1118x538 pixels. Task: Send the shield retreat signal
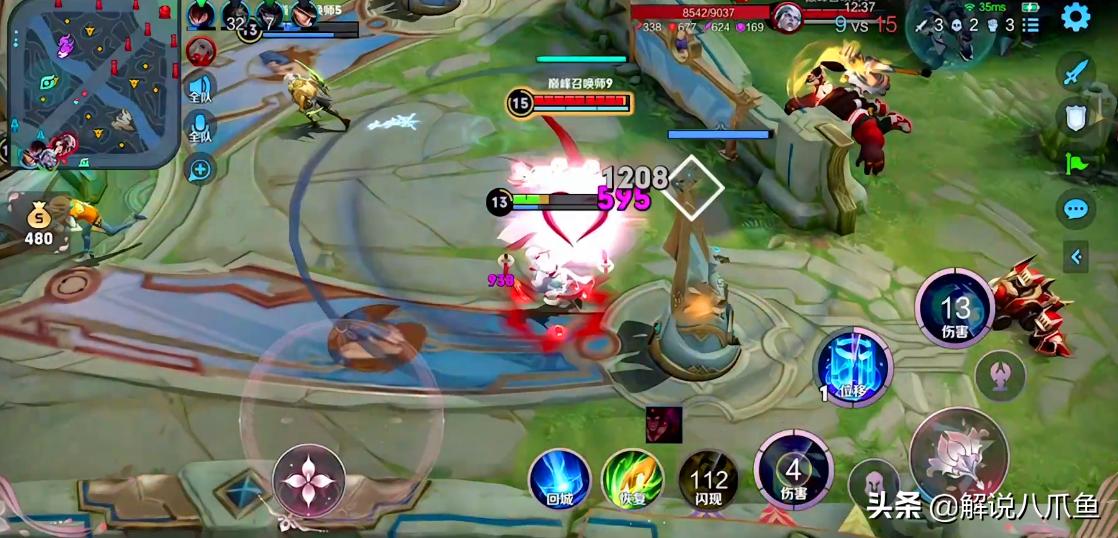[x=1075, y=117]
